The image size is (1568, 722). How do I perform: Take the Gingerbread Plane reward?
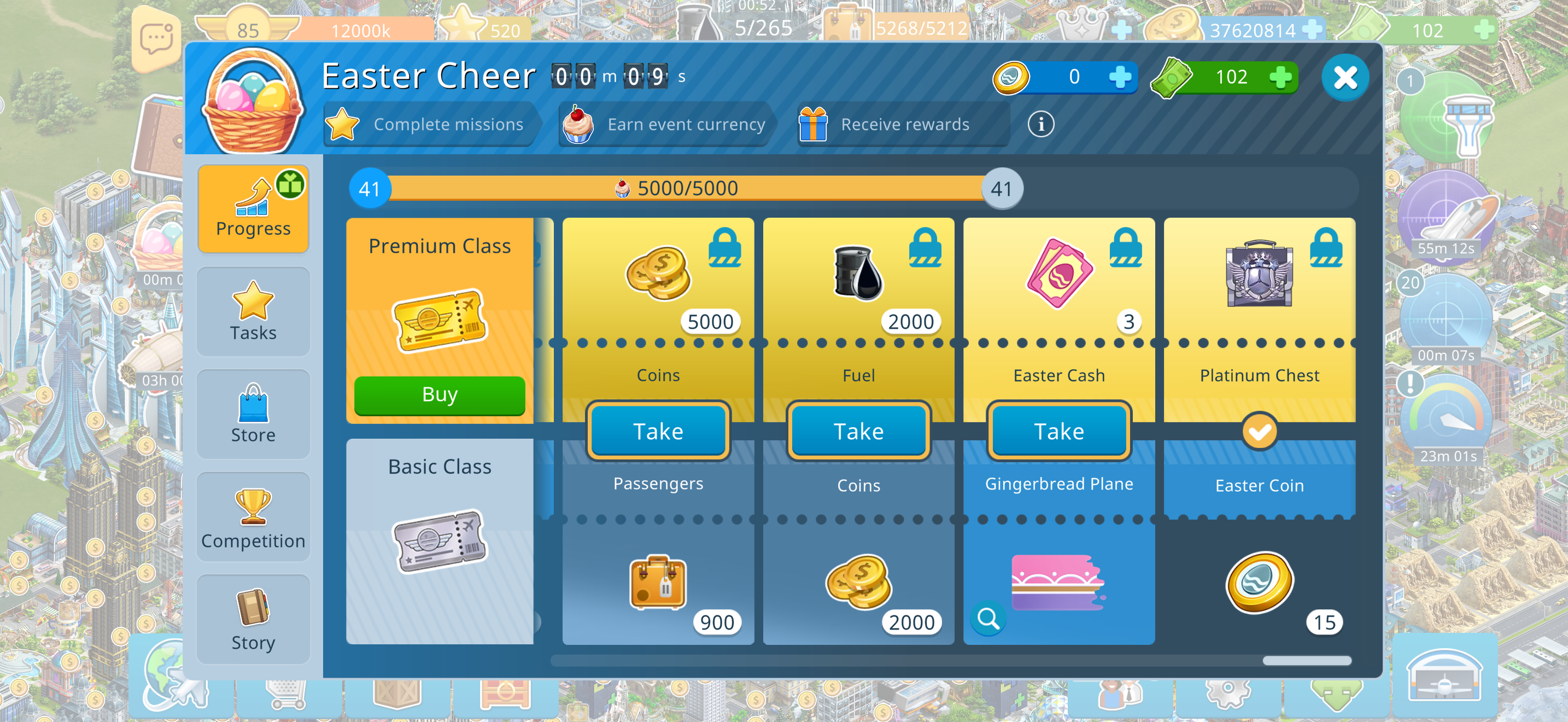[x=1058, y=431]
